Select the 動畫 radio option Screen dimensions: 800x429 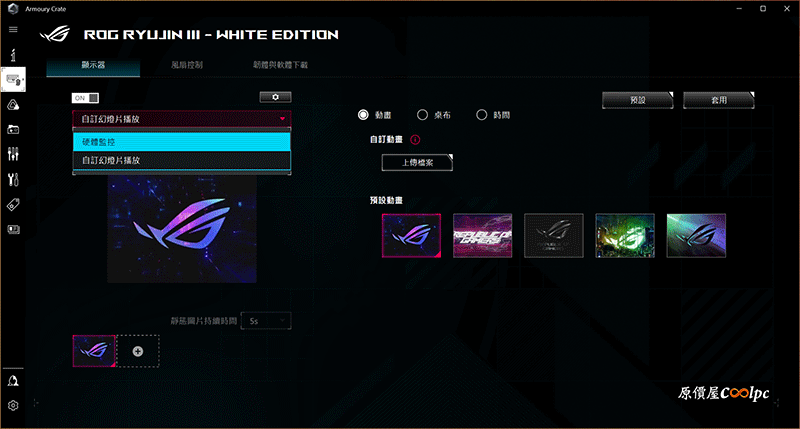364,115
